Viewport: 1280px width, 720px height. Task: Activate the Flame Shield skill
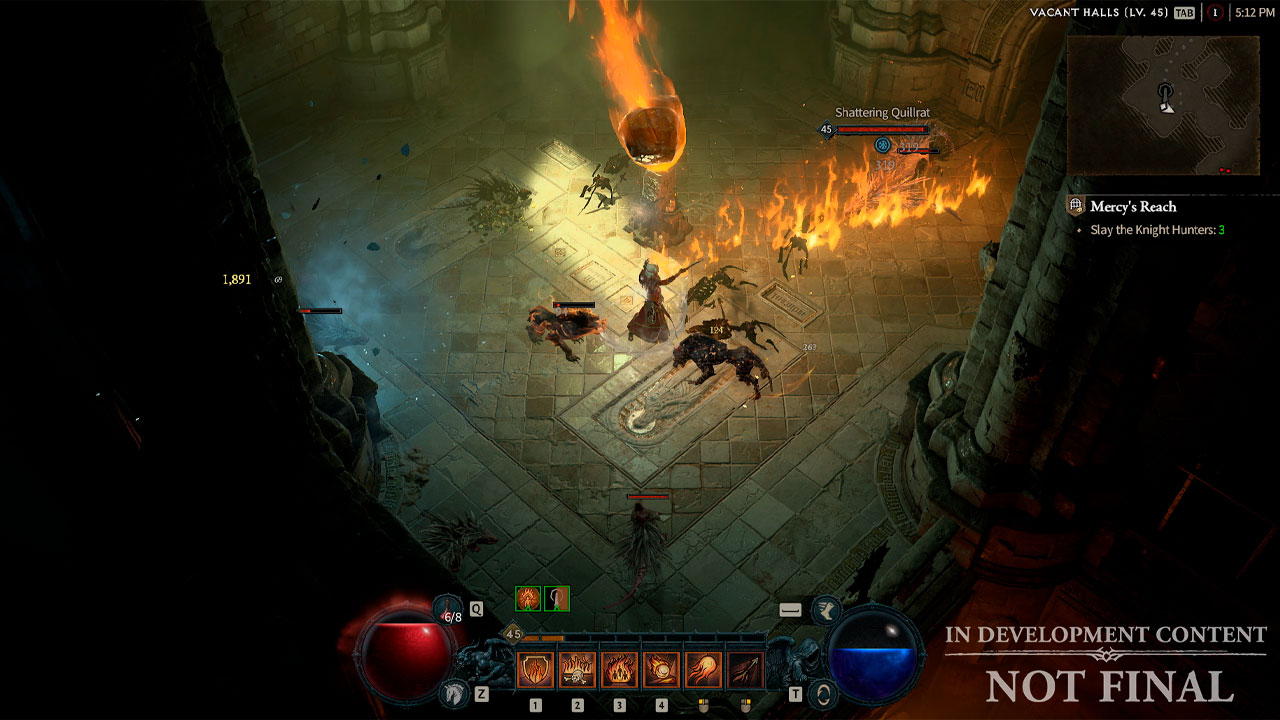click(535, 669)
